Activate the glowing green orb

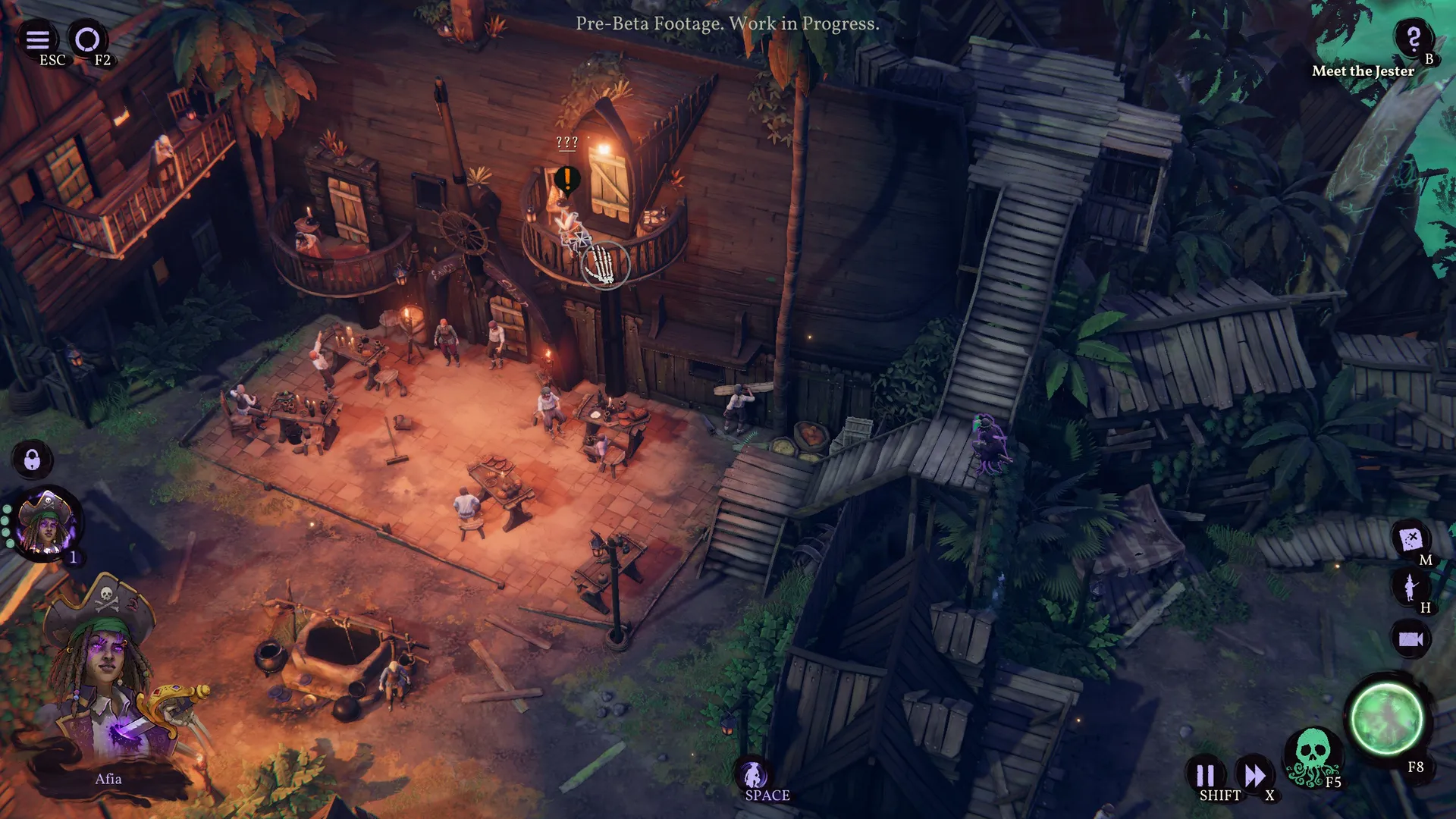(1387, 718)
